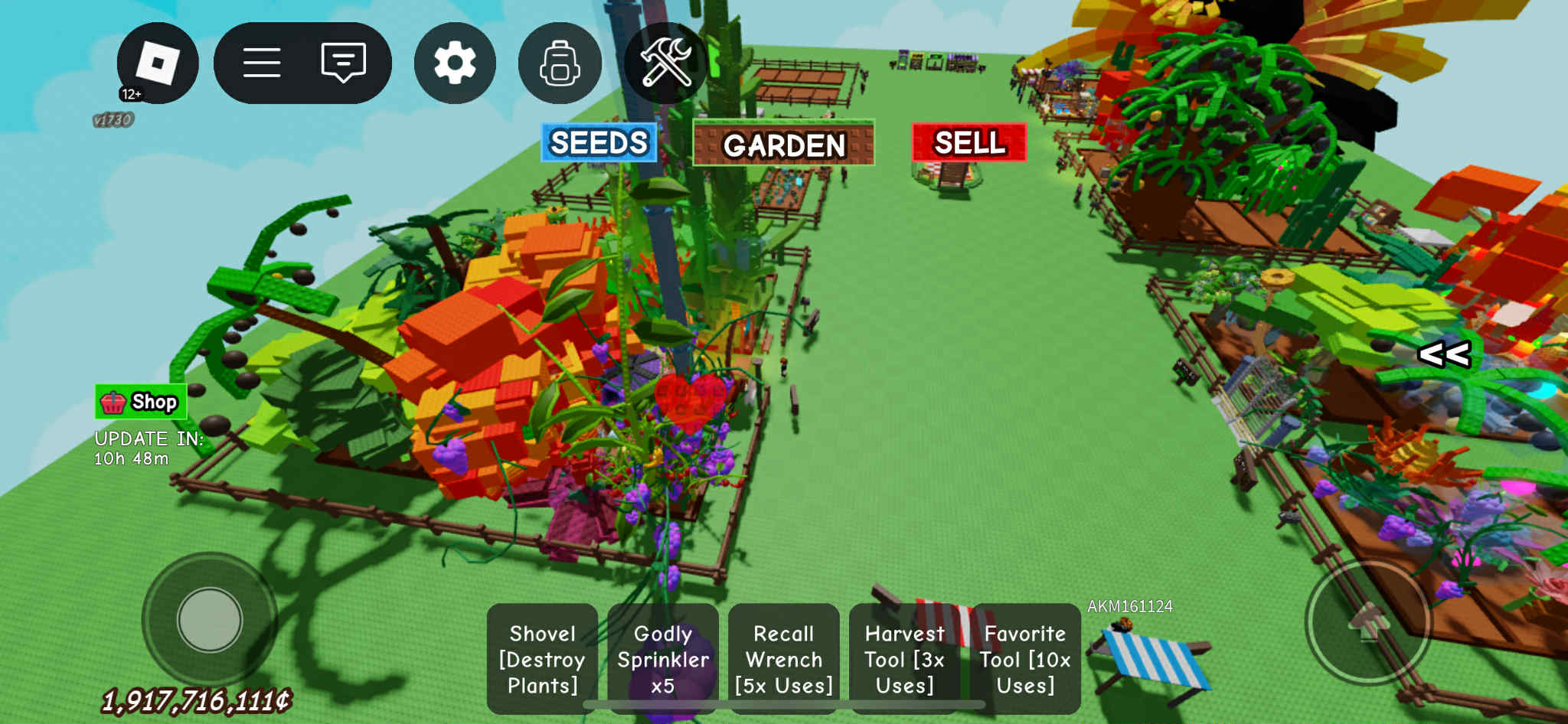Go to the SELL stand
The image size is (1568, 724).
coord(969,143)
